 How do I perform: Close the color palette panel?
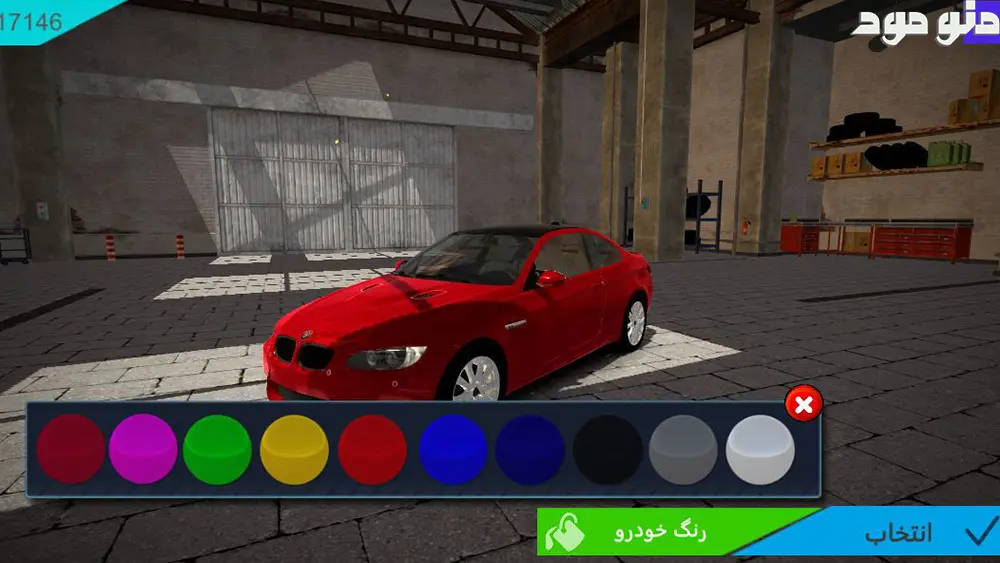click(x=804, y=405)
